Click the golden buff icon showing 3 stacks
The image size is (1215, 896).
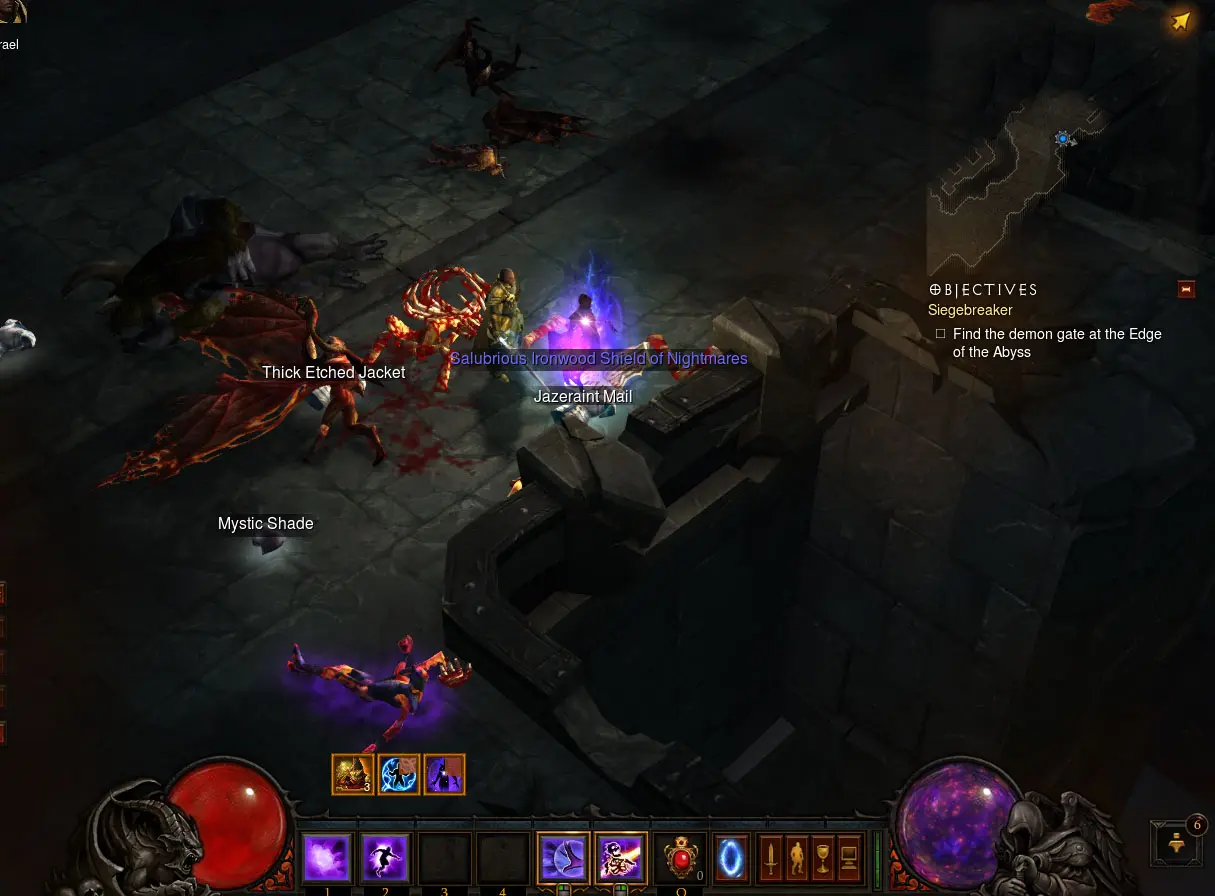[x=353, y=774]
